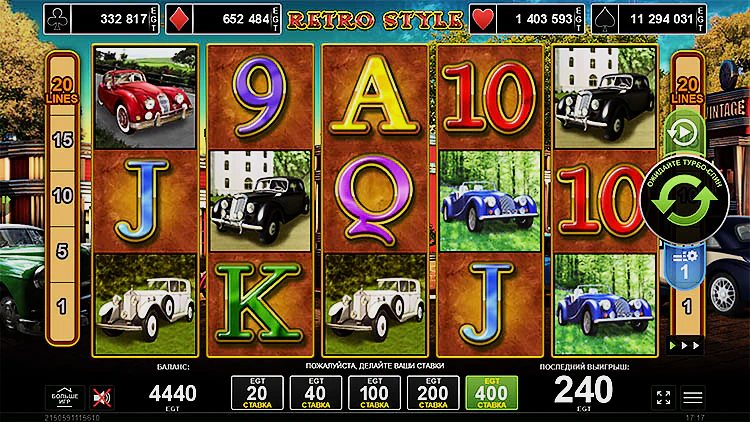750x422 pixels.
Task: Place the 20 EGT bet
Action: click(253, 394)
